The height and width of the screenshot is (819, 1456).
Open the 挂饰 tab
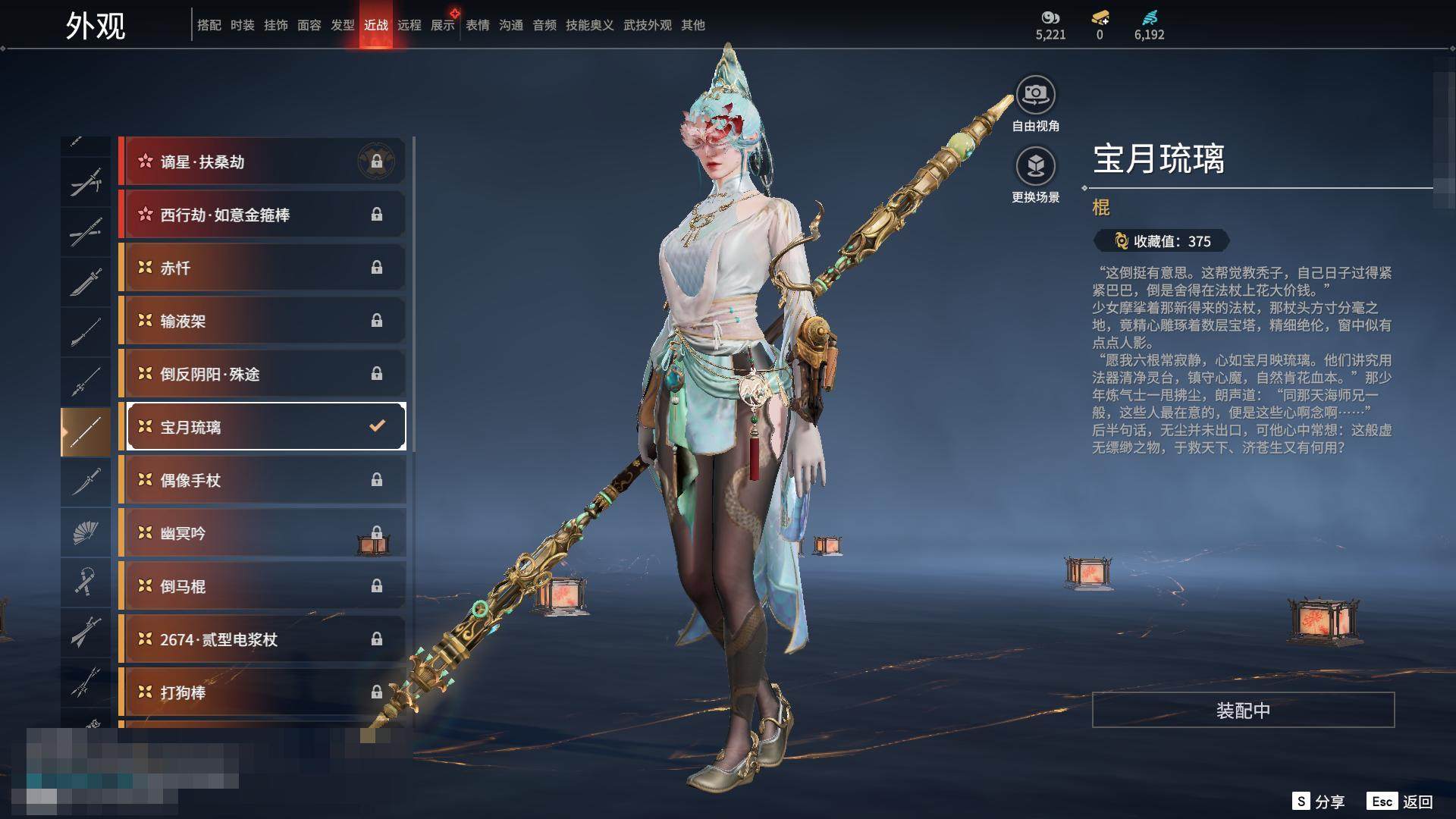click(276, 25)
